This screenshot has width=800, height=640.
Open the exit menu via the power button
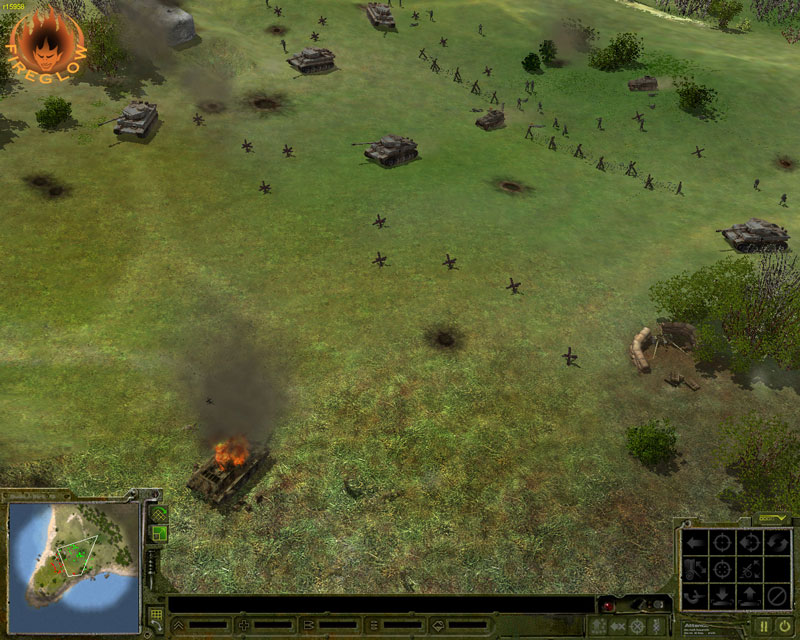784,626
